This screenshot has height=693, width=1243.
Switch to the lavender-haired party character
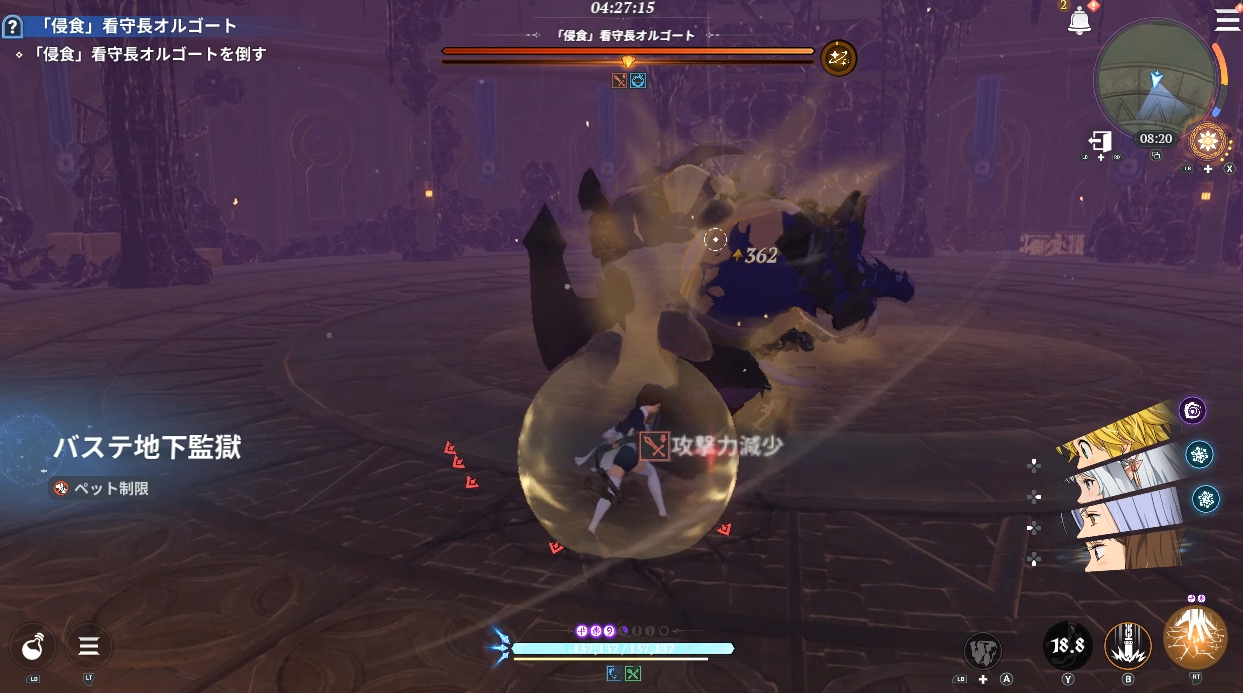(x=1122, y=513)
